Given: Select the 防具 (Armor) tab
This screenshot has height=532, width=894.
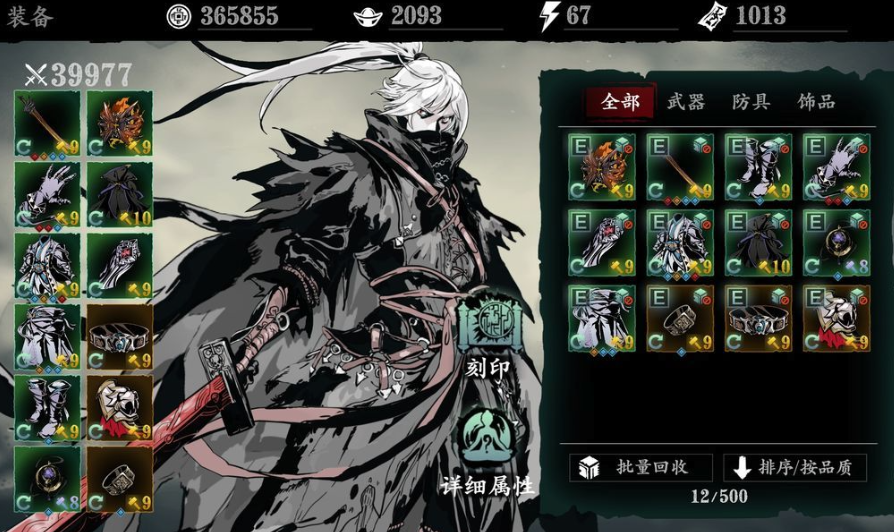Looking at the screenshot, I should [751, 101].
